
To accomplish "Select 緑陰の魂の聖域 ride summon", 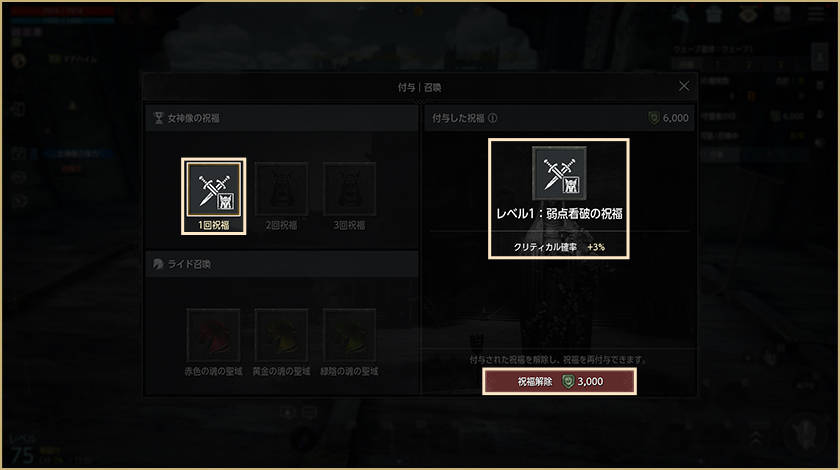I will 349,335.
